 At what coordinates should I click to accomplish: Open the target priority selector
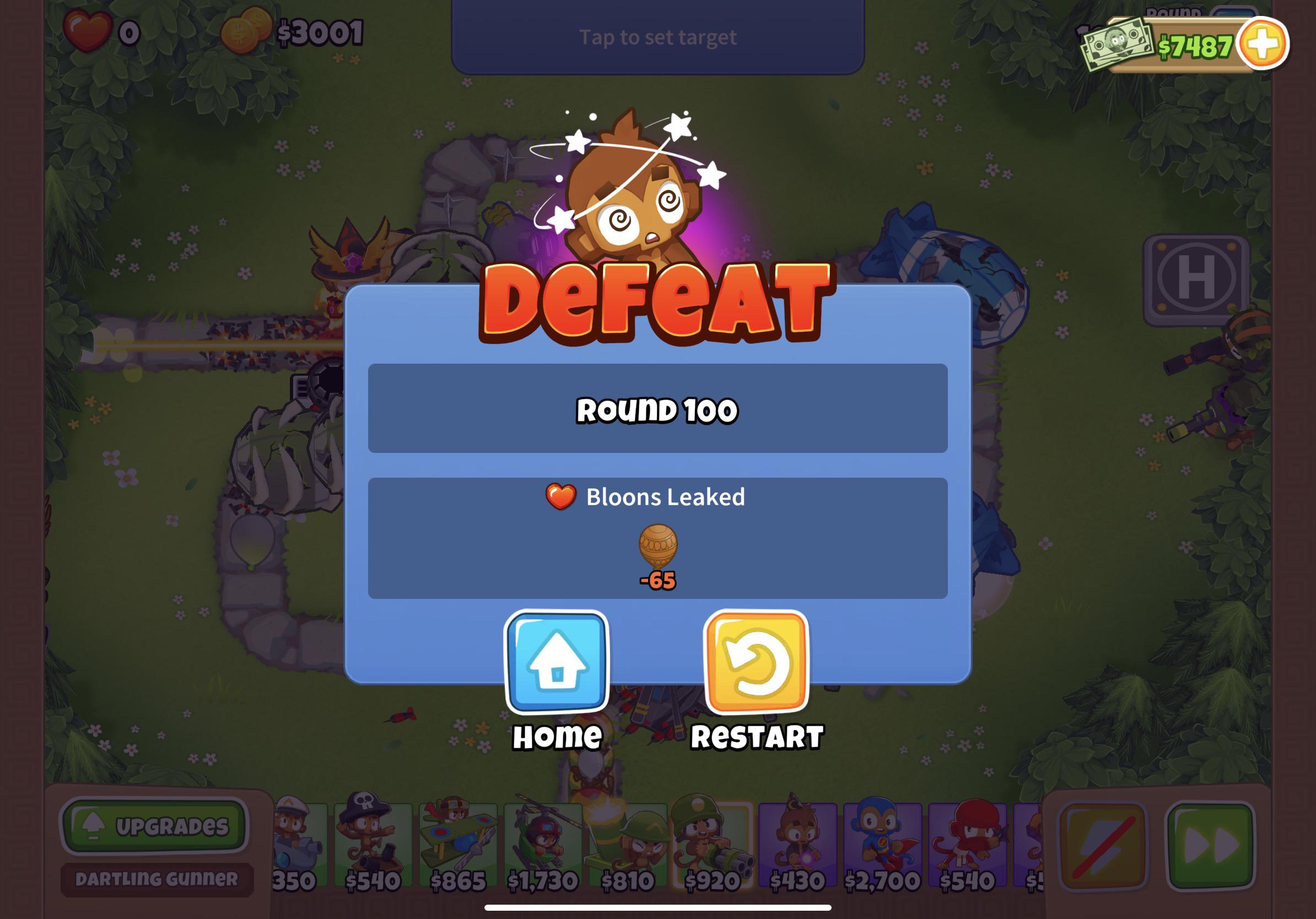658,37
